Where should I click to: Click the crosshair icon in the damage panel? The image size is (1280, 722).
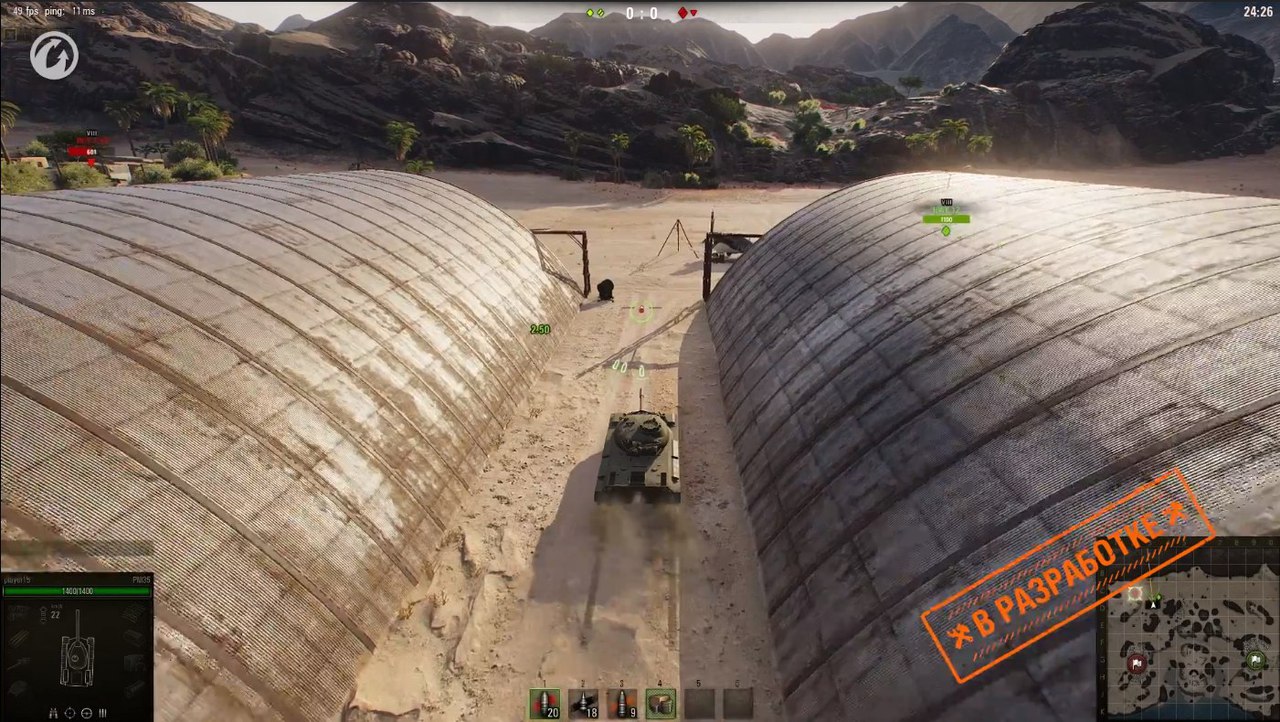point(70,713)
